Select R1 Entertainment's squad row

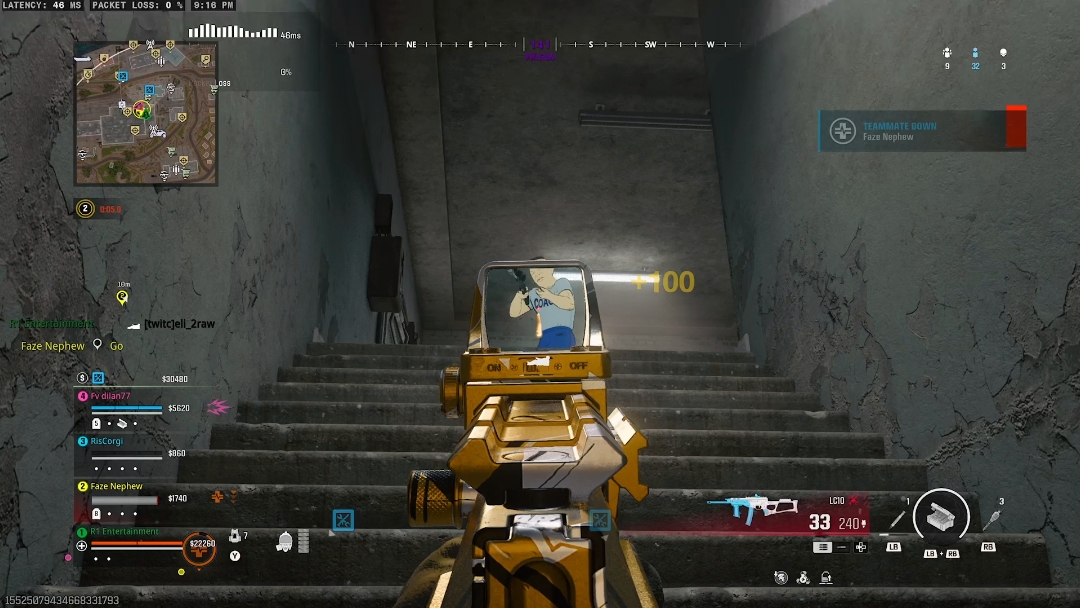tap(125, 532)
